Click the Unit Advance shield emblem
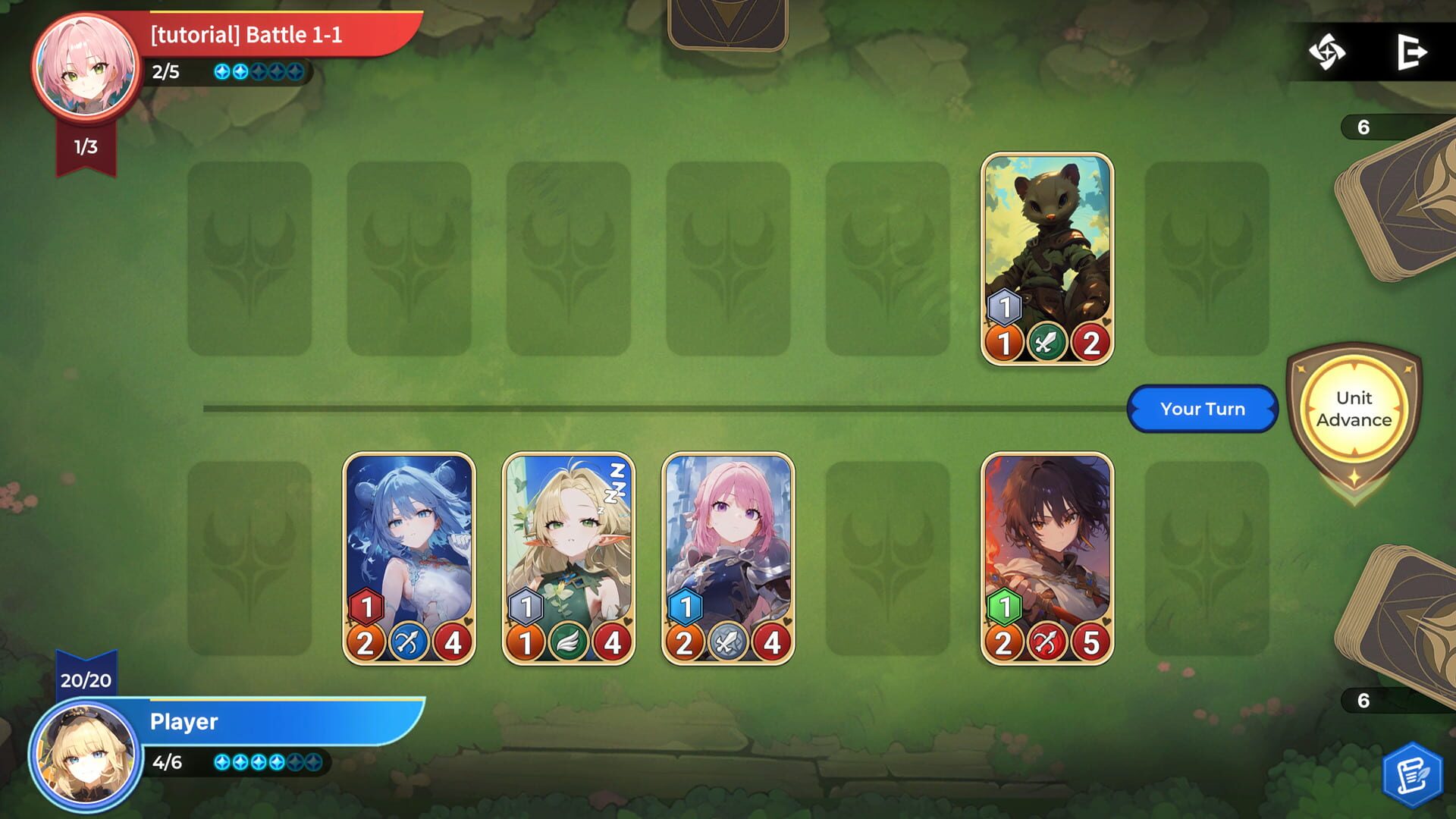This screenshot has width=1456, height=819. tap(1355, 409)
